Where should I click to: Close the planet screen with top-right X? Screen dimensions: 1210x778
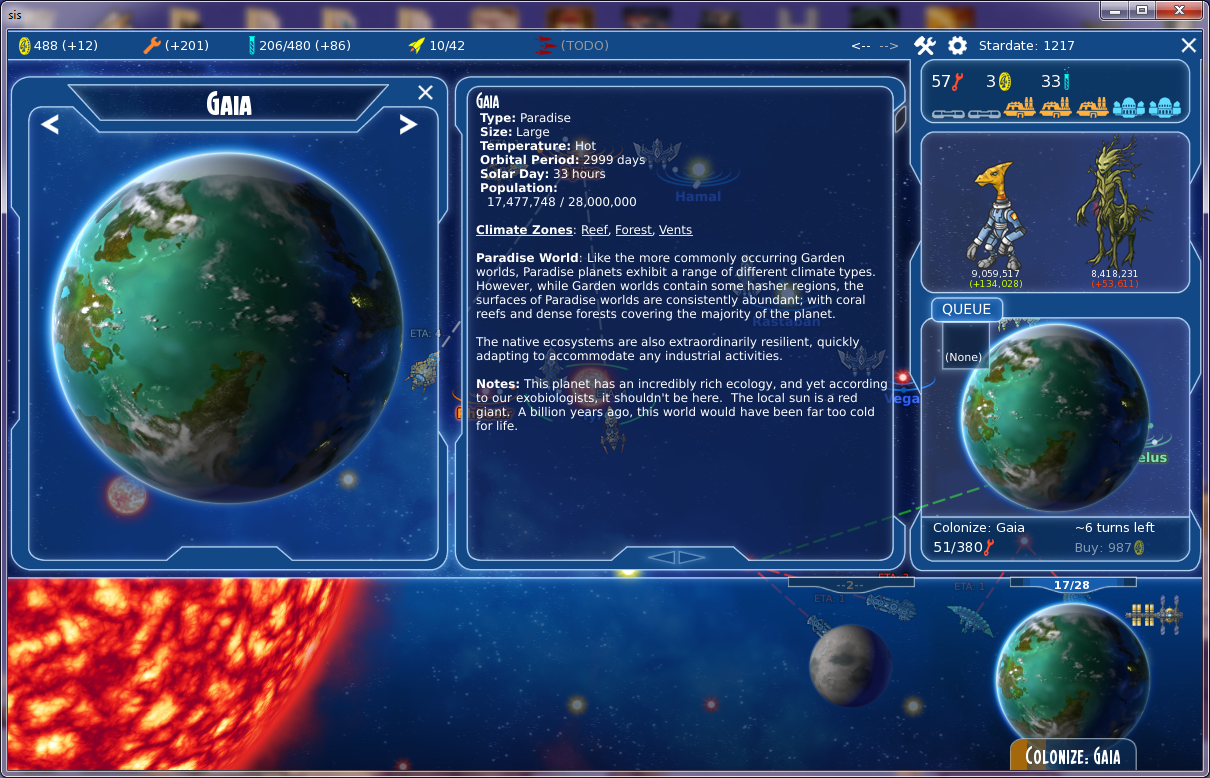point(1188,45)
